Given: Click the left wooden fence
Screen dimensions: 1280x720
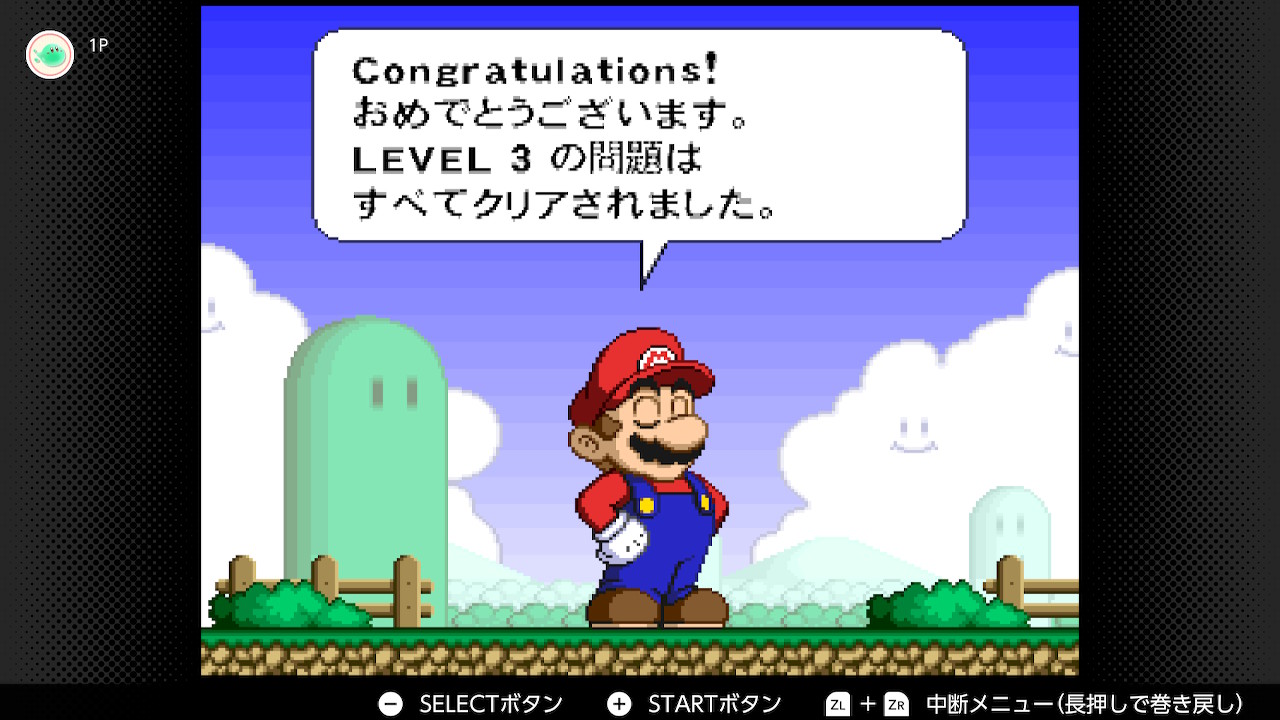Looking at the screenshot, I should (330, 580).
